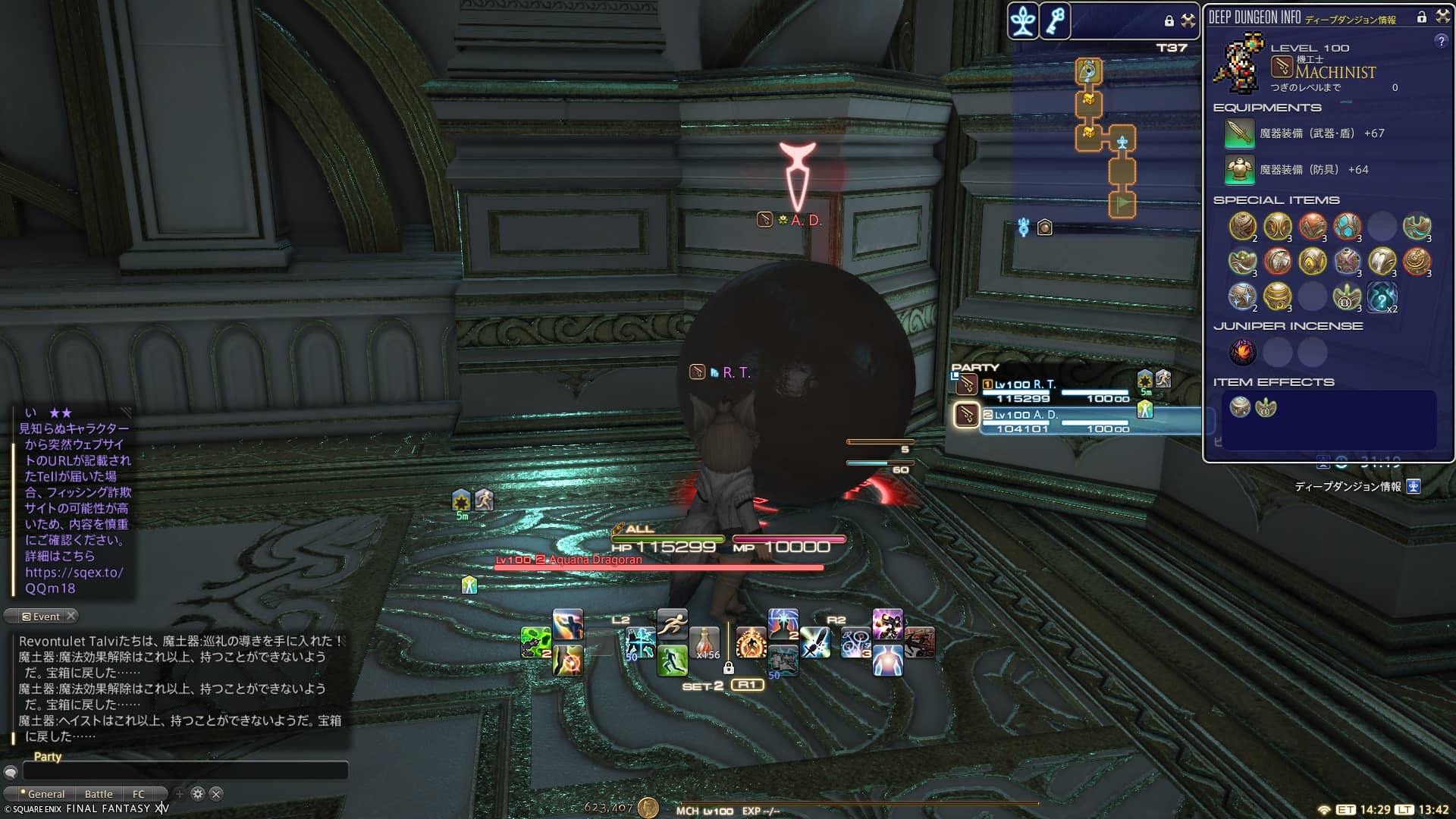This screenshot has width=1456, height=819.
Task: Select the General chat tab
Action: coord(45,794)
